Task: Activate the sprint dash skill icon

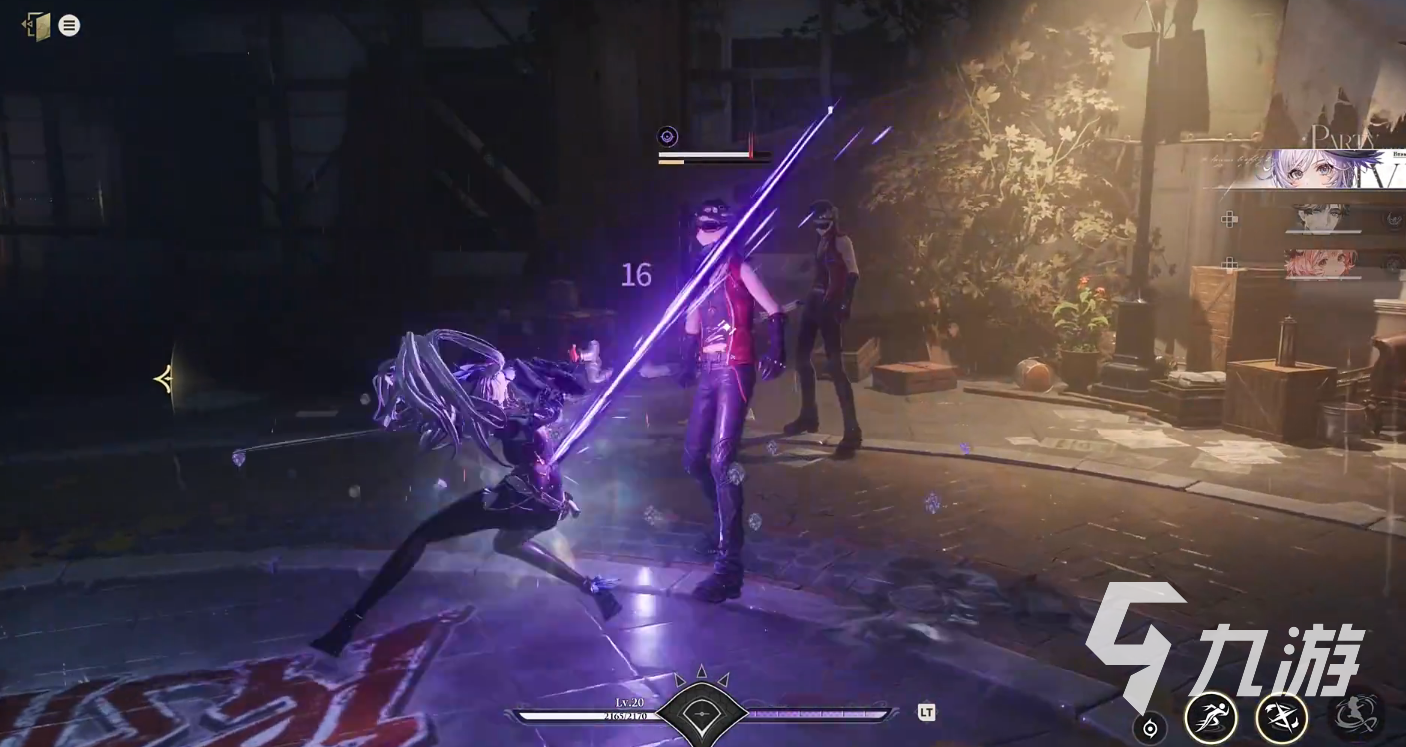Action: coord(1210,716)
